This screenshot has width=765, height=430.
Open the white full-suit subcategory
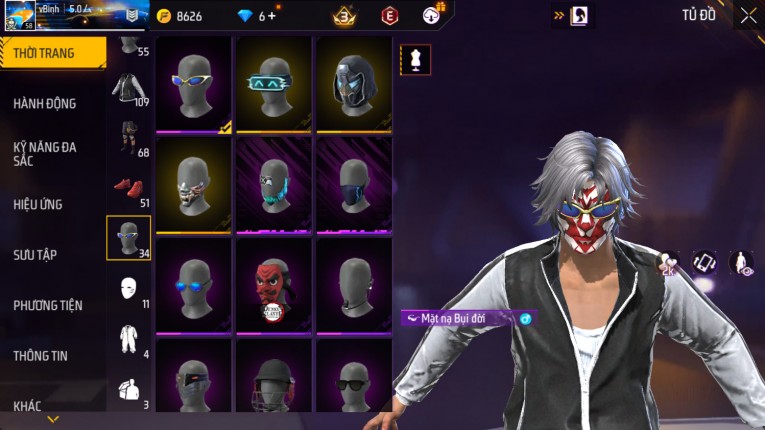128,339
